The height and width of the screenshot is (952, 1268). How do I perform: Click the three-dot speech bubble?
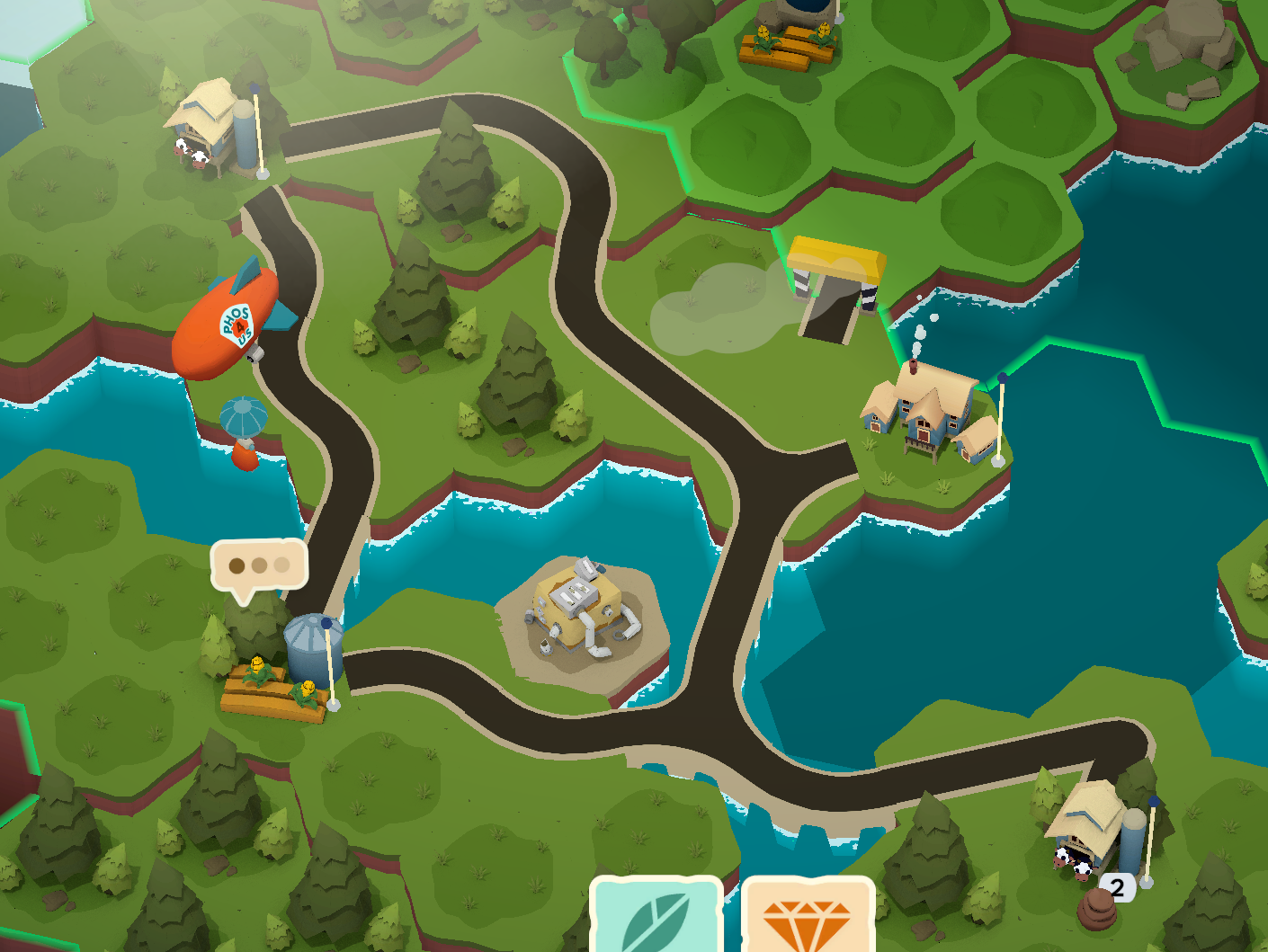tap(259, 566)
